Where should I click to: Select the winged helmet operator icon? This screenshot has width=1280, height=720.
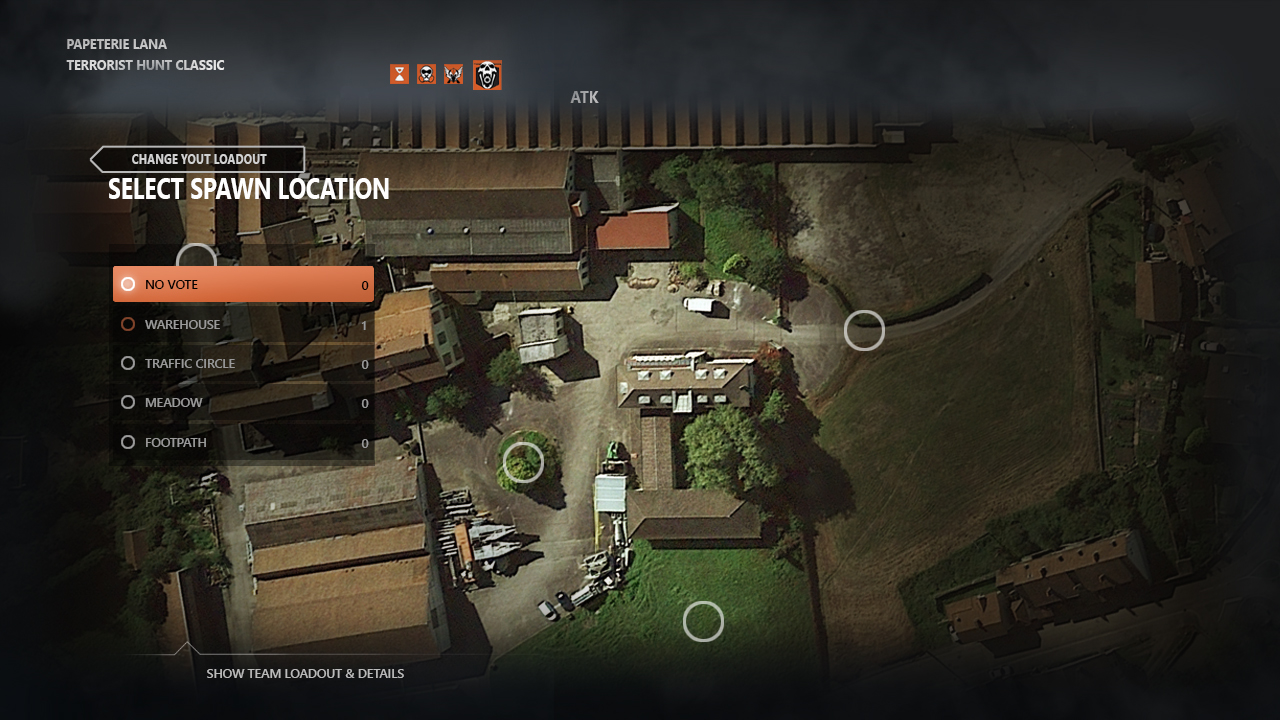tap(454, 74)
